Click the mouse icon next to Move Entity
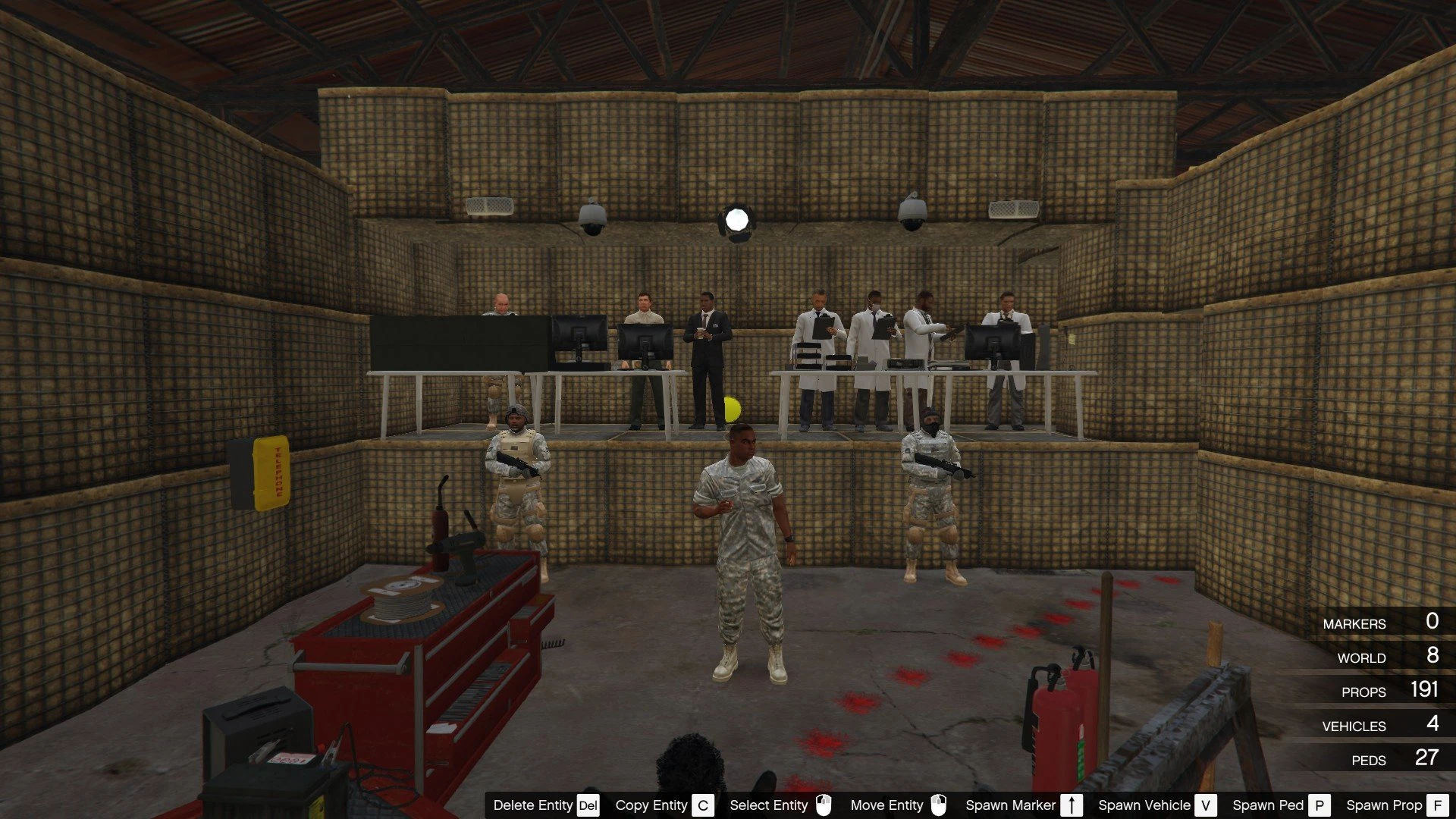This screenshot has height=819, width=1456. coord(941,805)
